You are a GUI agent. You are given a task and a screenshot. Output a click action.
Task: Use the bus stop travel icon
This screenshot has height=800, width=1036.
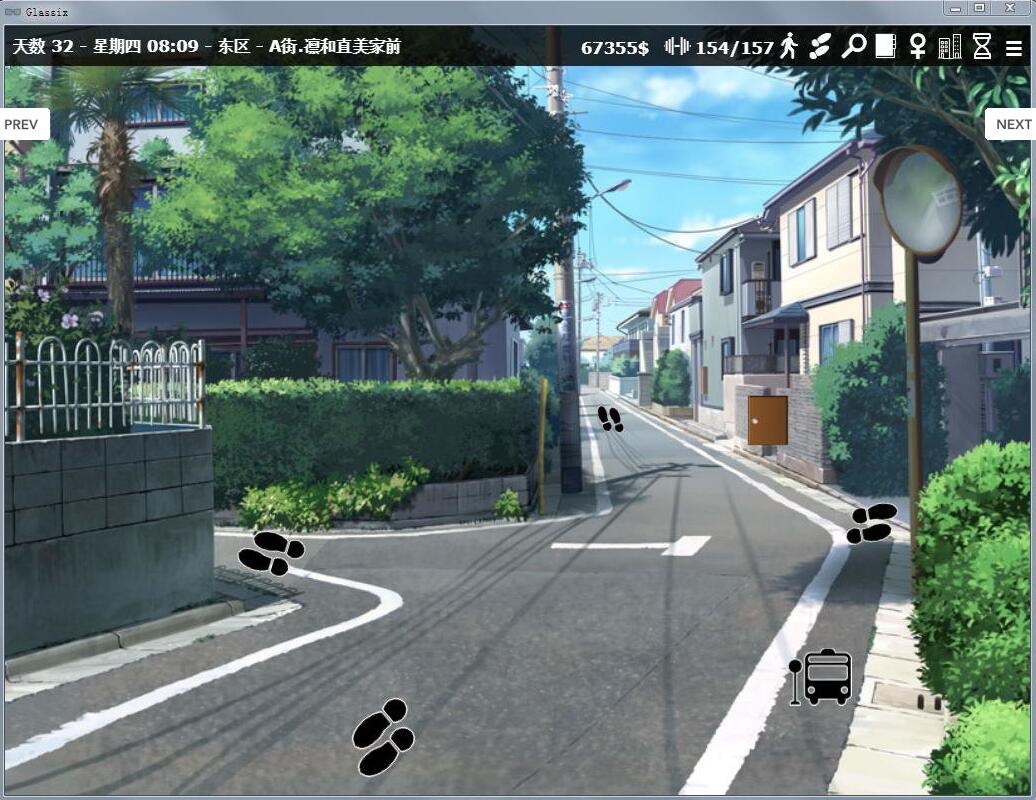coord(821,677)
